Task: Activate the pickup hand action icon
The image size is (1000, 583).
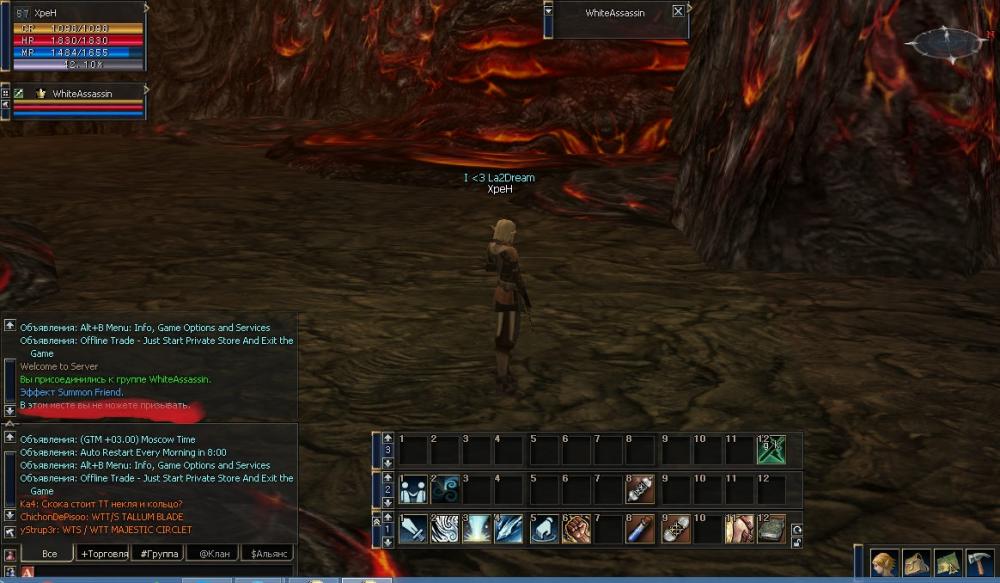Action: point(543,529)
